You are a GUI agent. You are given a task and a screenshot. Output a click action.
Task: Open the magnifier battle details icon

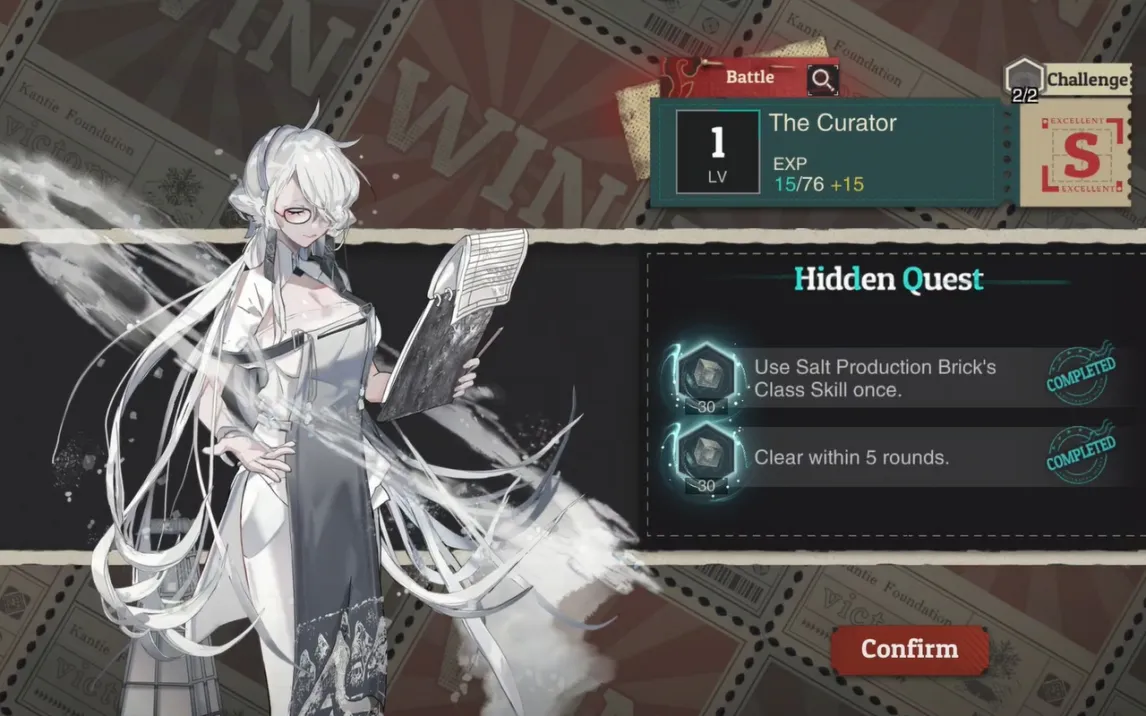pos(822,79)
